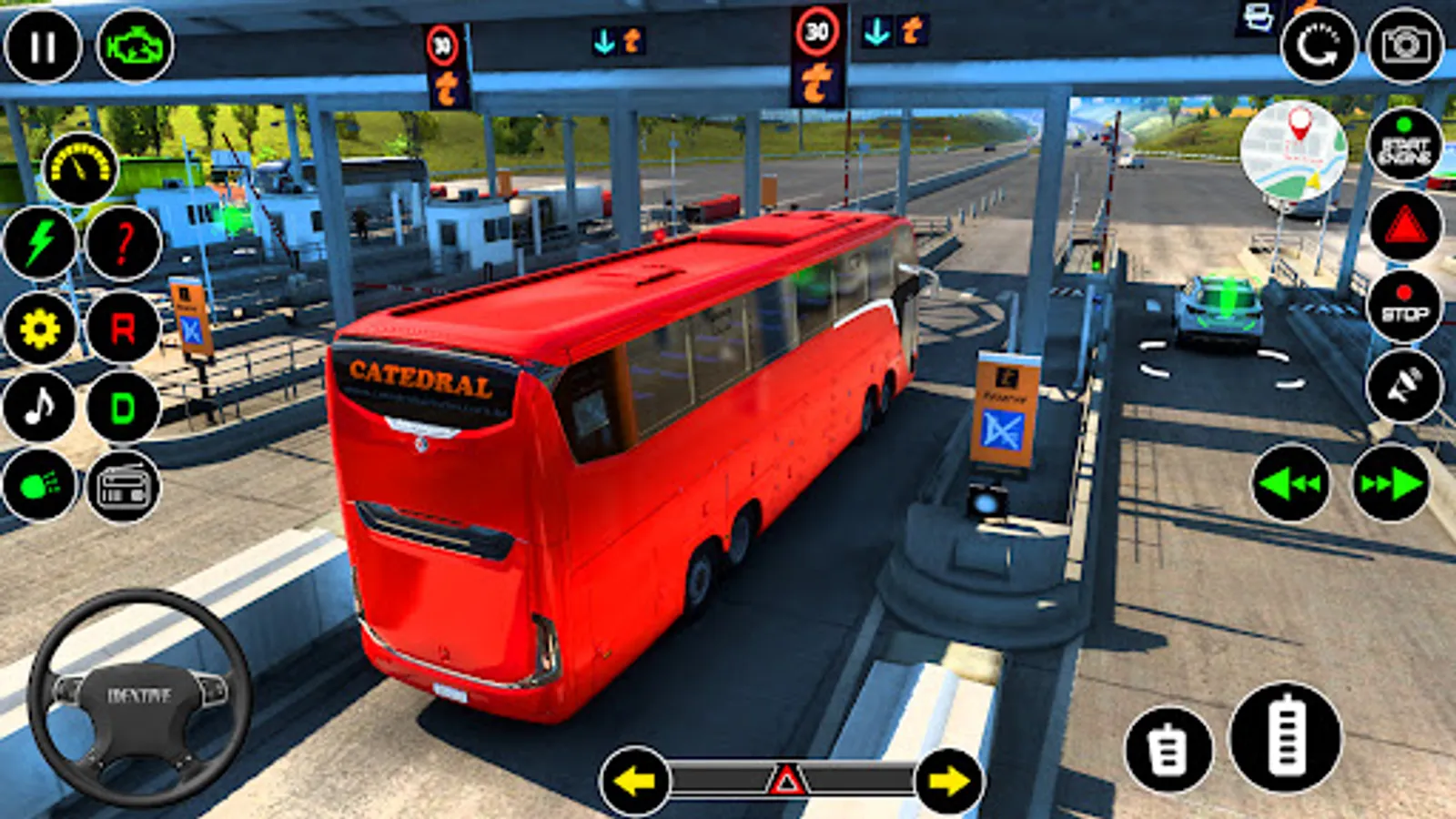Tap the speedometer gauge icon
Viewport: 1456px width, 819px height.
[x=80, y=169]
